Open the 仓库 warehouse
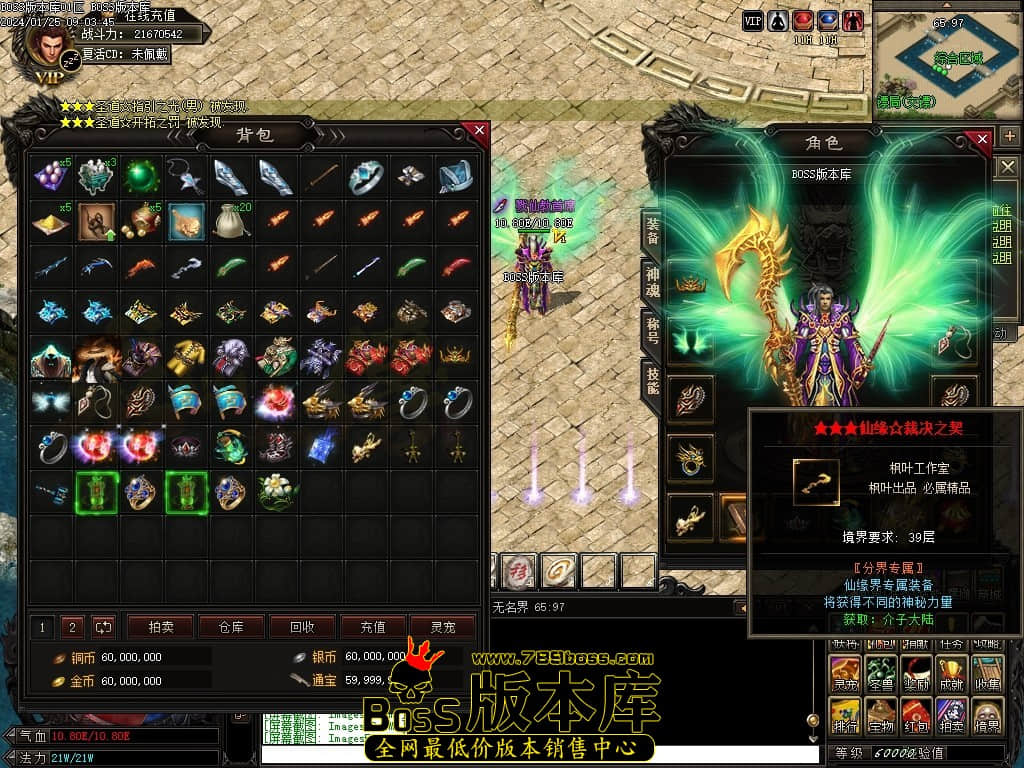This screenshot has height=768, width=1024. (230, 627)
